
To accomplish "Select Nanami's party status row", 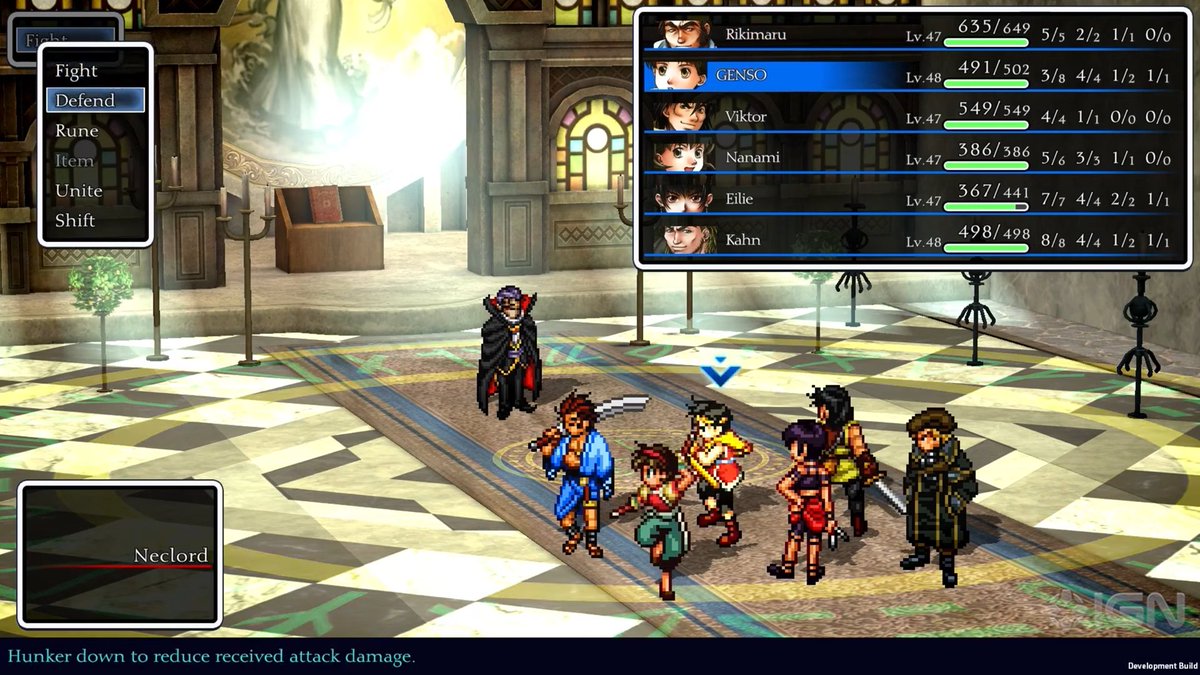I will point(908,158).
